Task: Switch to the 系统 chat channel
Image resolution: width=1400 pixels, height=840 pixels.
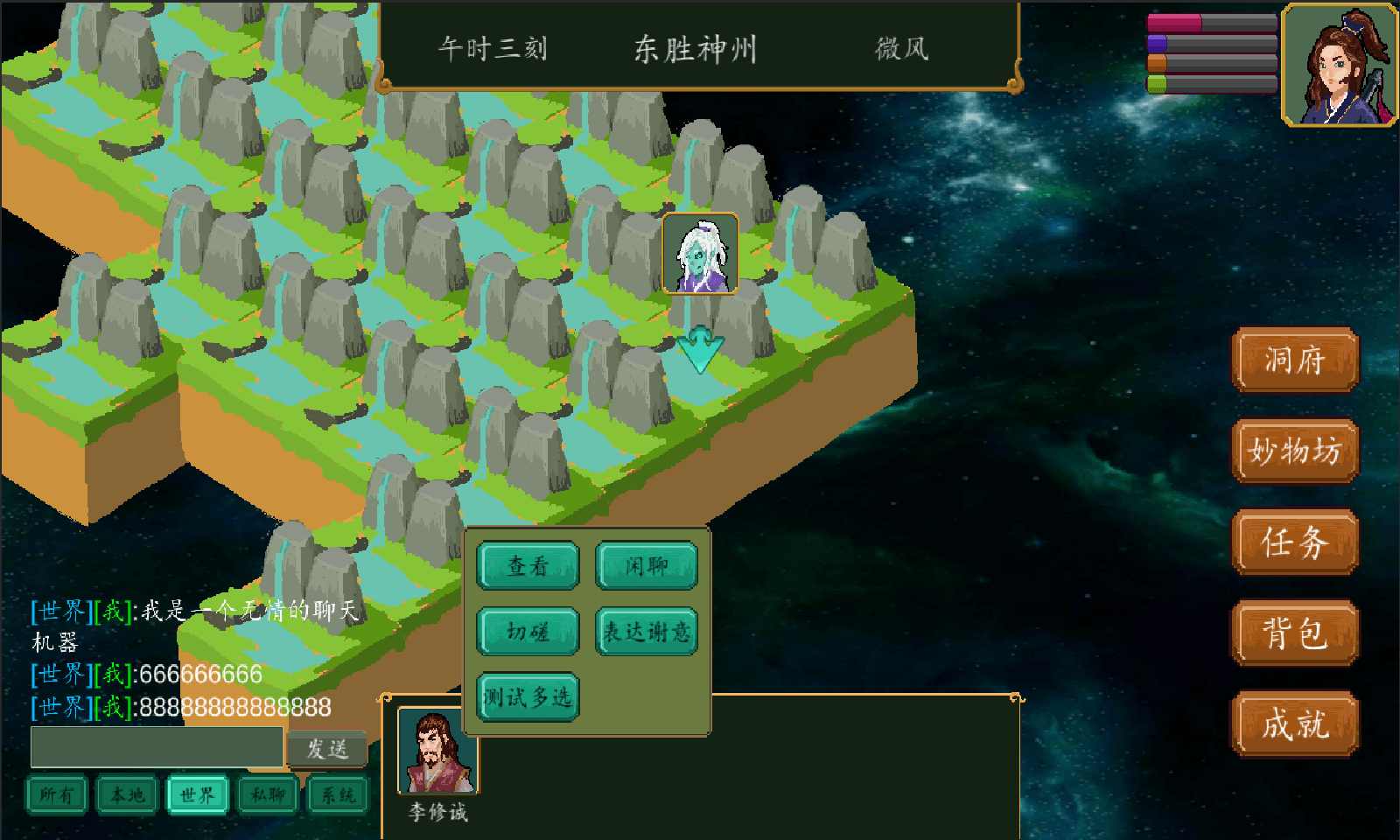Action: point(337,796)
